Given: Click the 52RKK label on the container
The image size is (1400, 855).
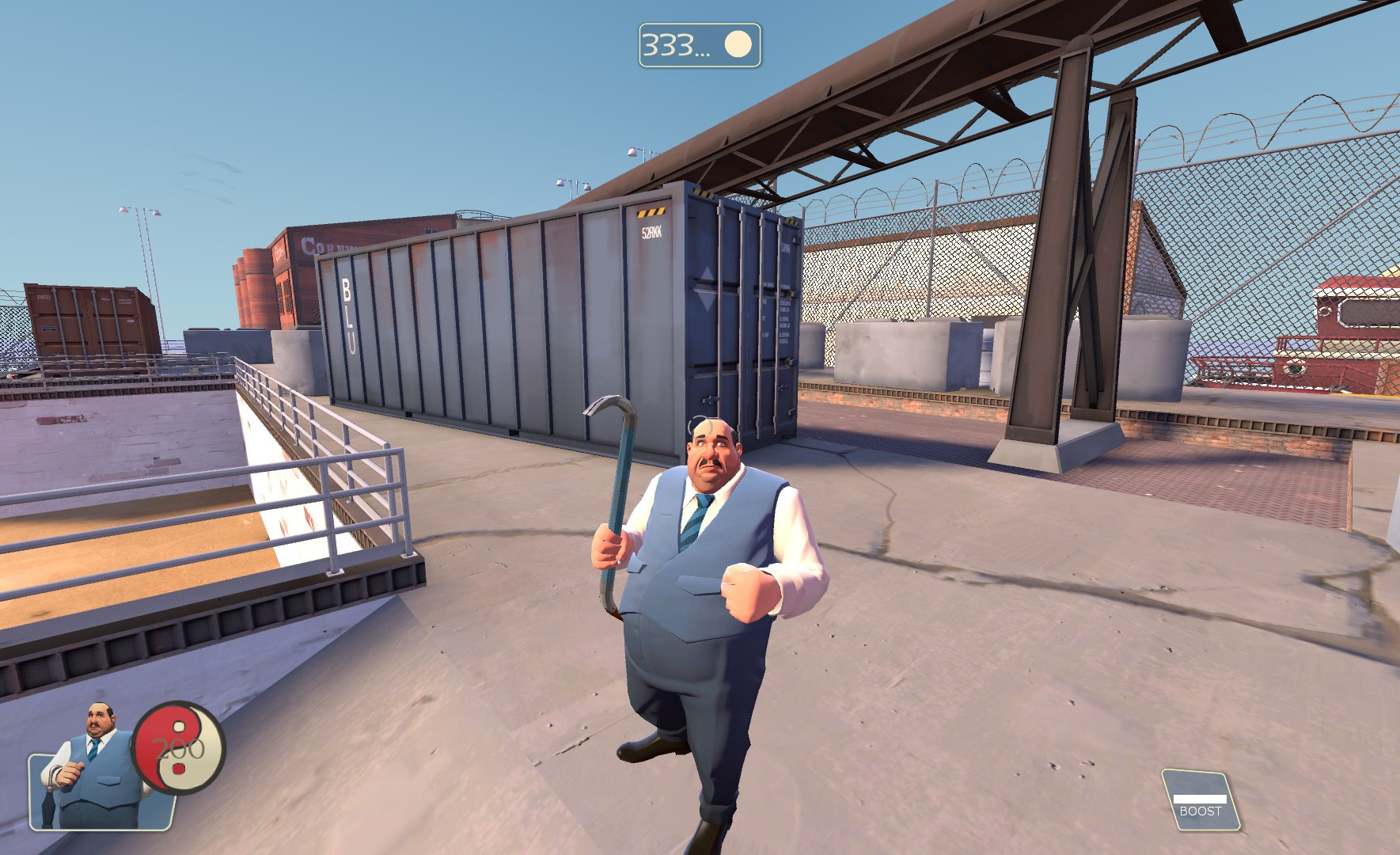Looking at the screenshot, I should coord(650,230).
